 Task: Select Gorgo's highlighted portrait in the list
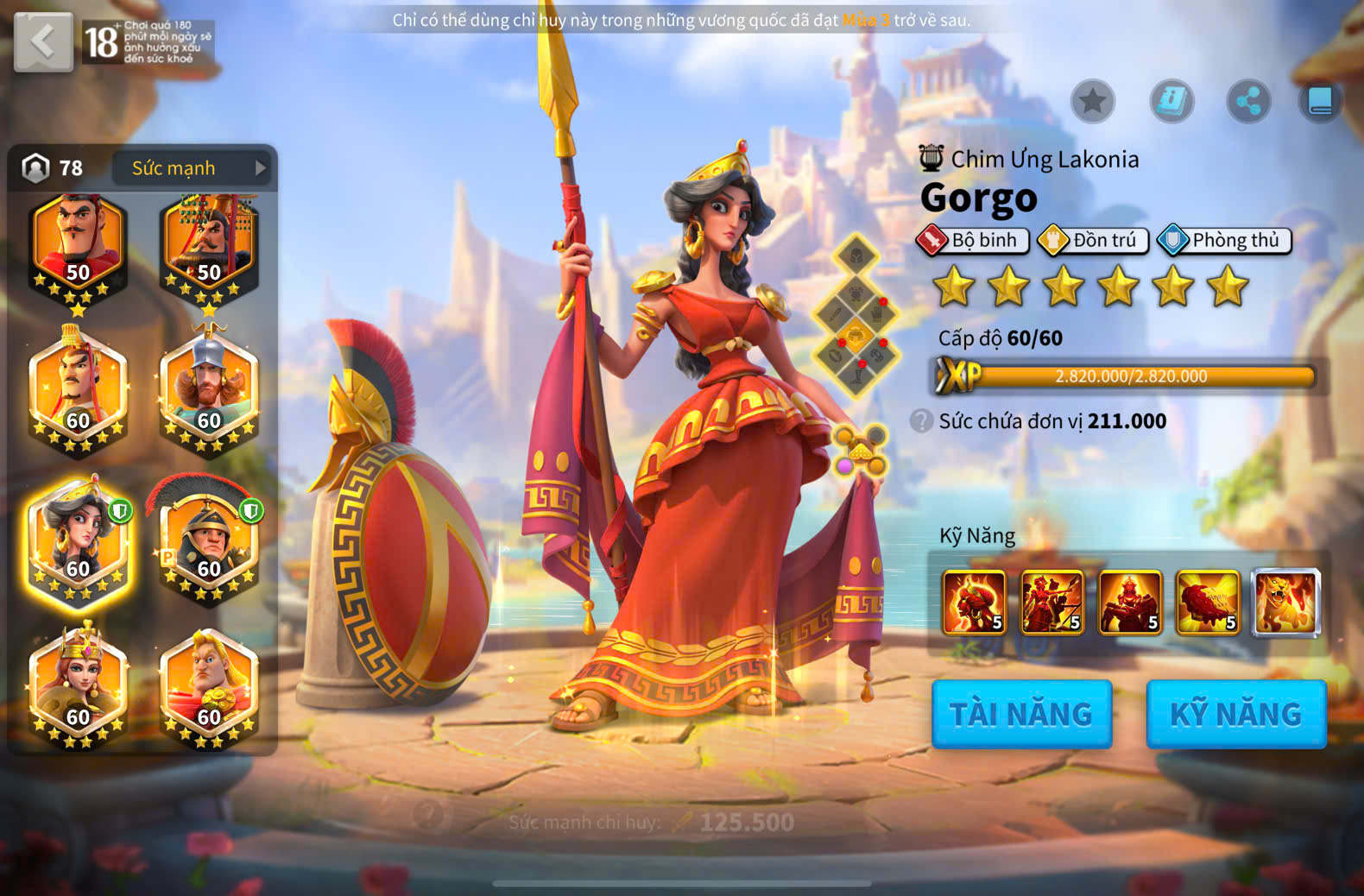pos(78,541)
